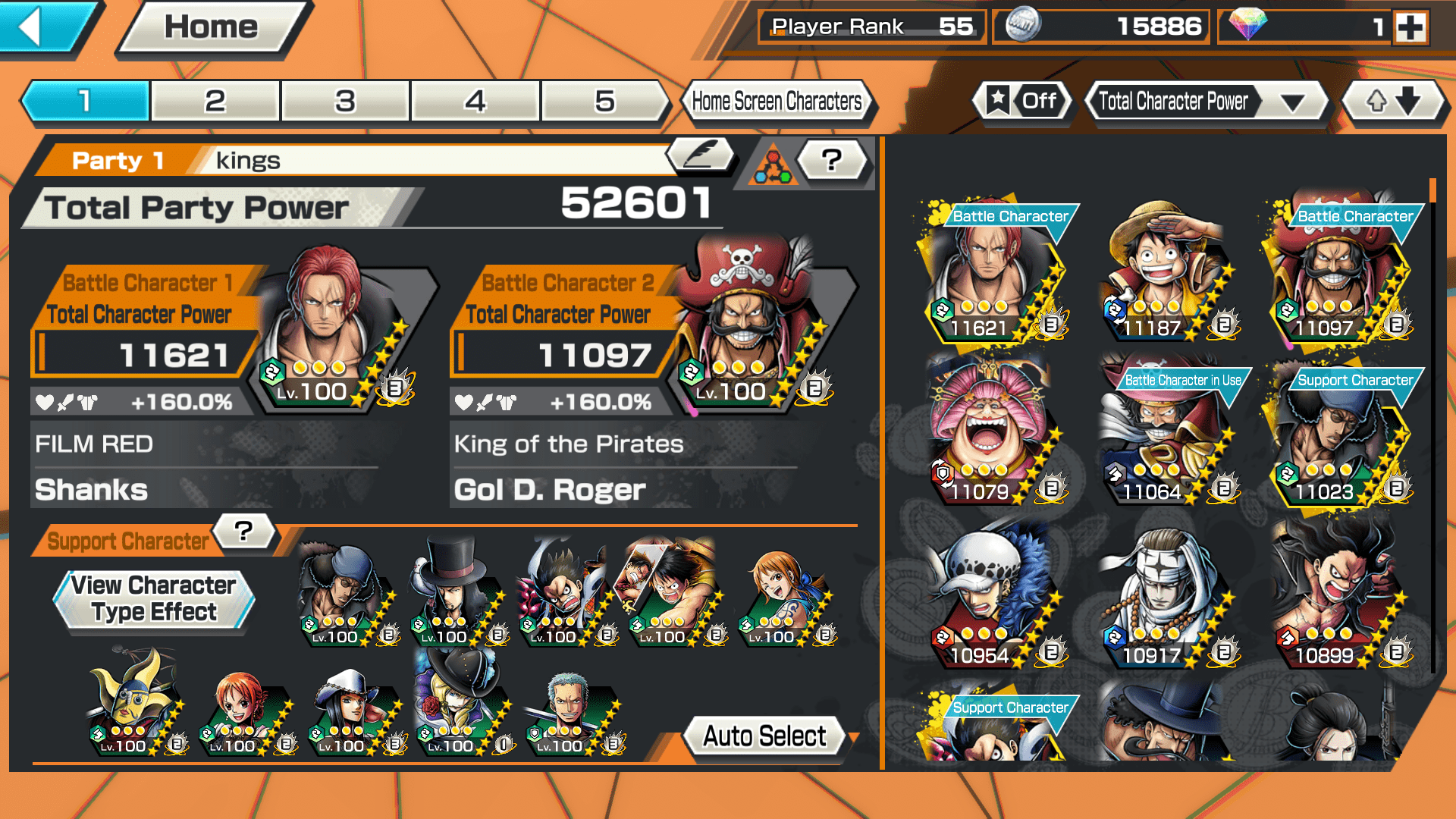This screenshot has height=819, width=1456.
Task: Toggle the favorites star filter Off
Action: (1022, 101)
